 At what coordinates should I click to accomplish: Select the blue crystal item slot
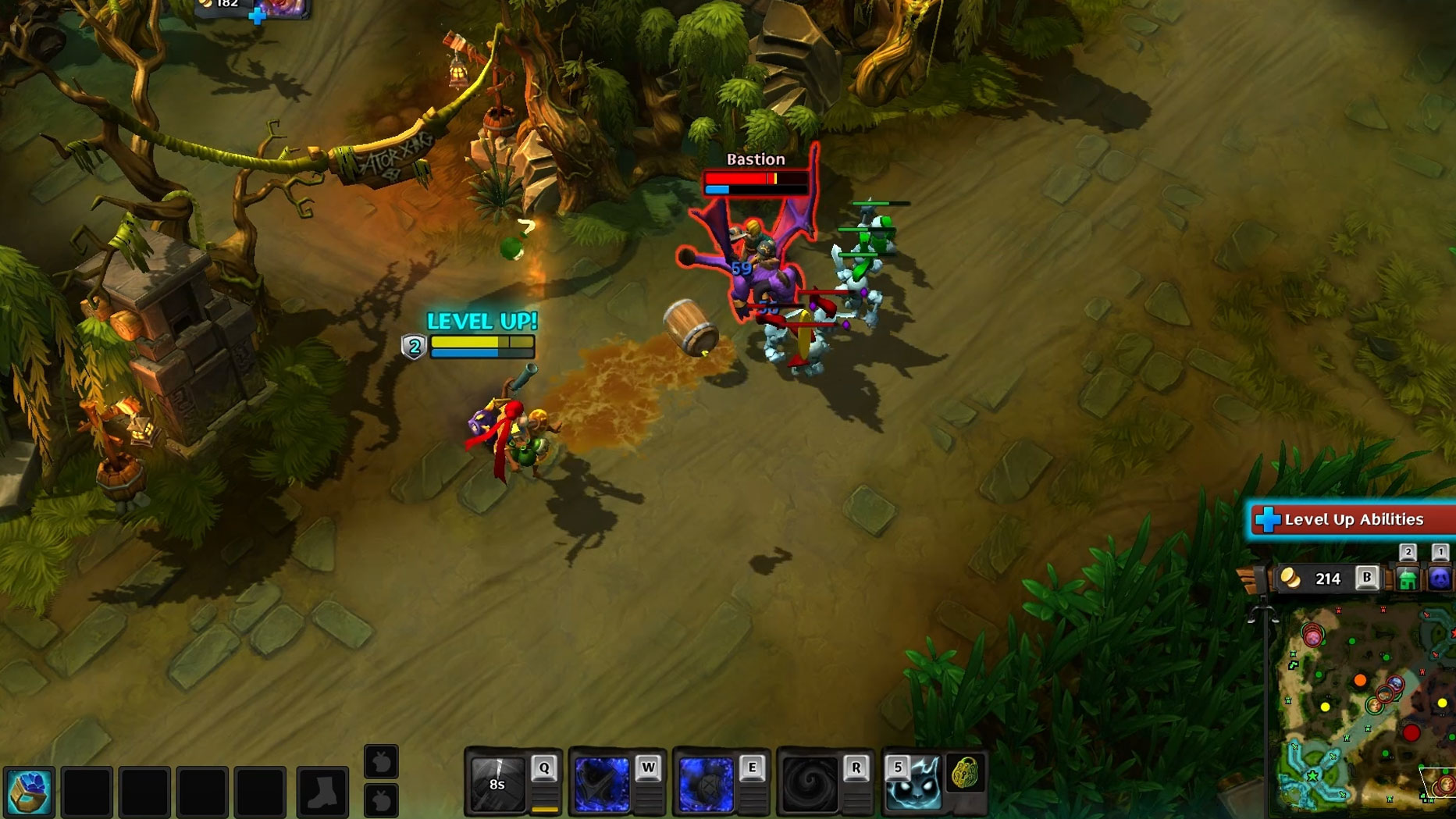30,792
